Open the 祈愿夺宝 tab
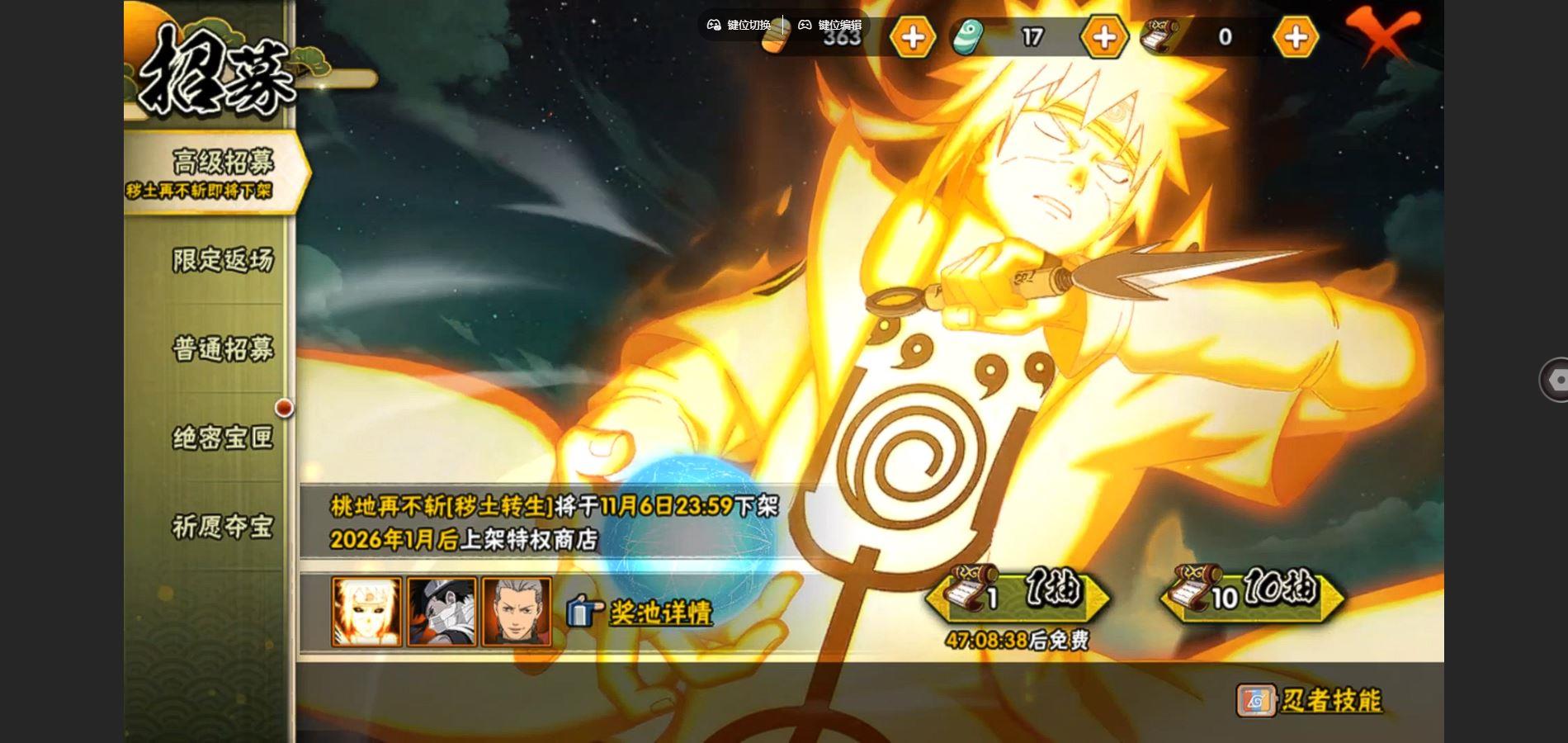This screenshot has width=1568, height=743. [222, 527]
